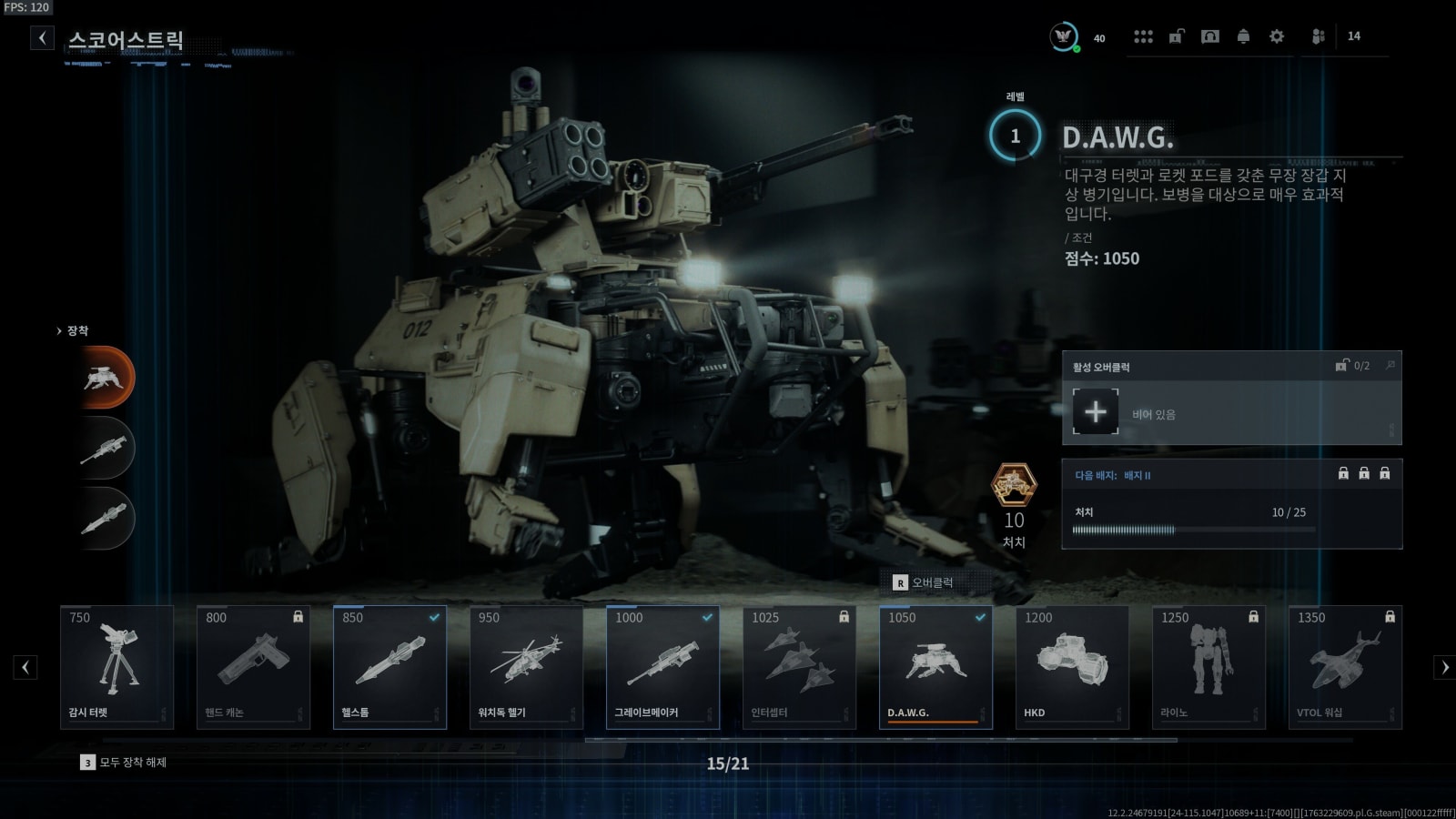Go back from the scorestreak menu
Viewport: 1456px width, 819px height.
point(42,37)
